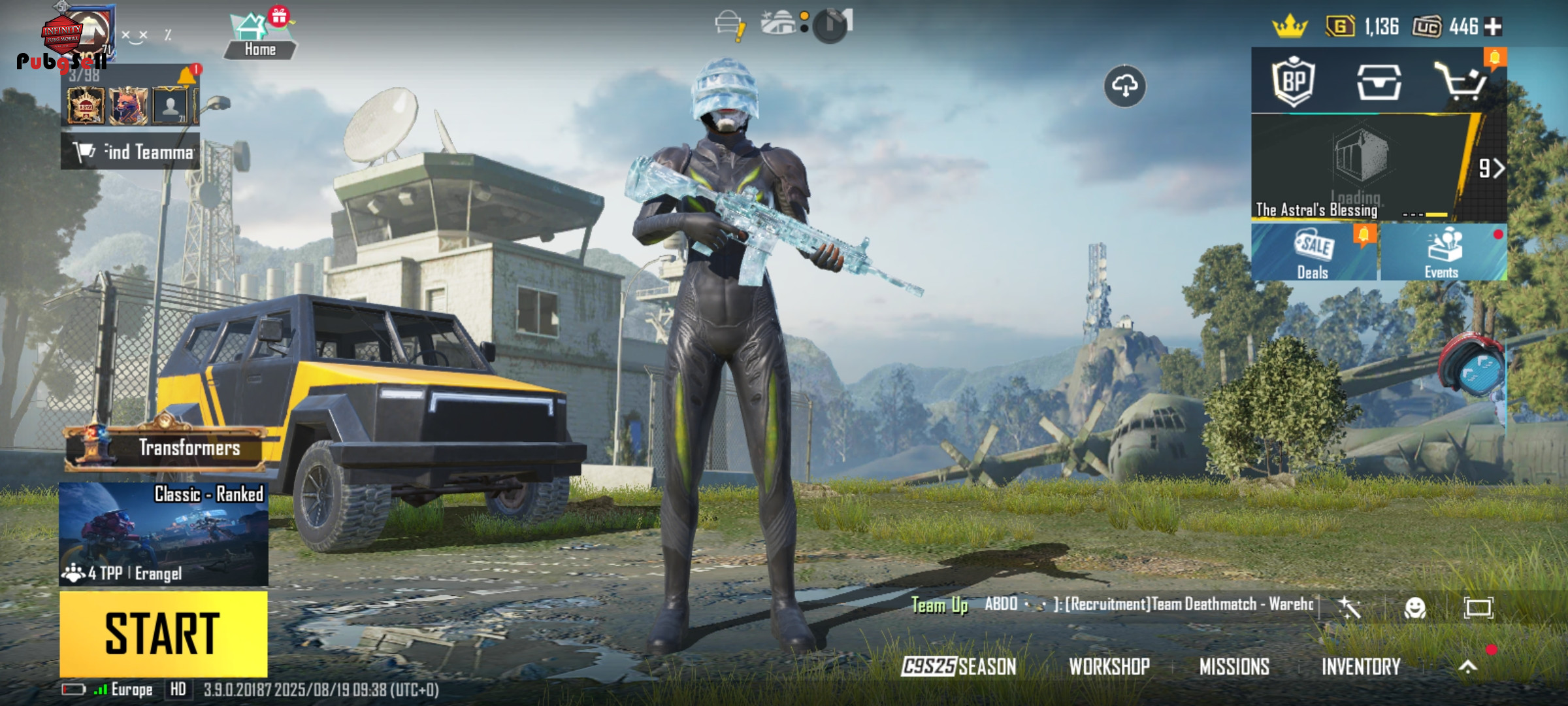
Task: Open the Workshop menu
Action: pyautogui.click(x=1109, y=666)
